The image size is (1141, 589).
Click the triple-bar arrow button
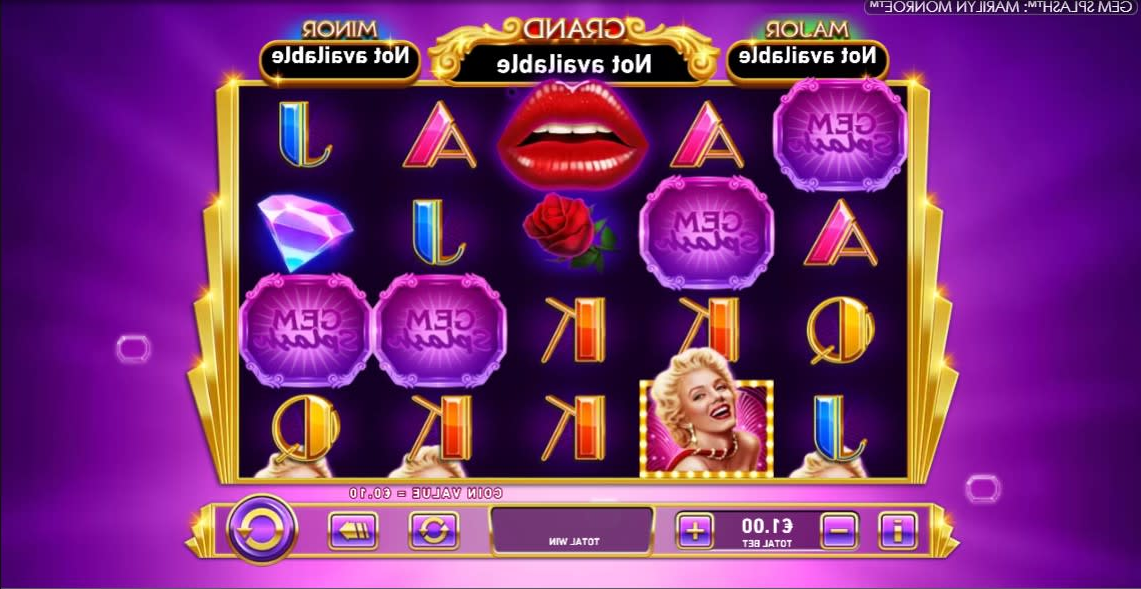352,530
